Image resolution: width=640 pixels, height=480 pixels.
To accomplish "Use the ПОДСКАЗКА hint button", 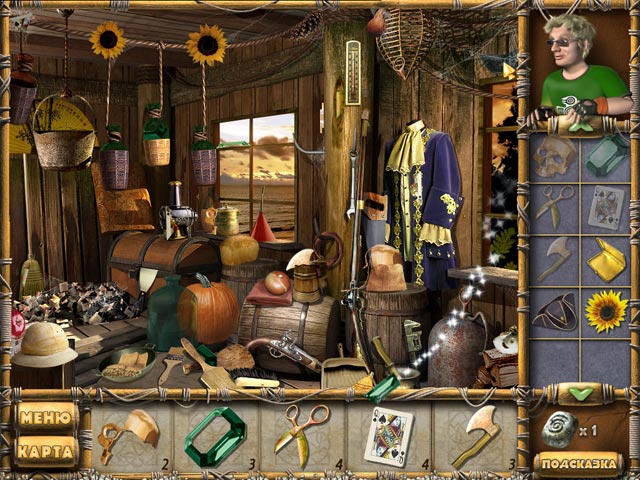I will (x=579, y=463).
